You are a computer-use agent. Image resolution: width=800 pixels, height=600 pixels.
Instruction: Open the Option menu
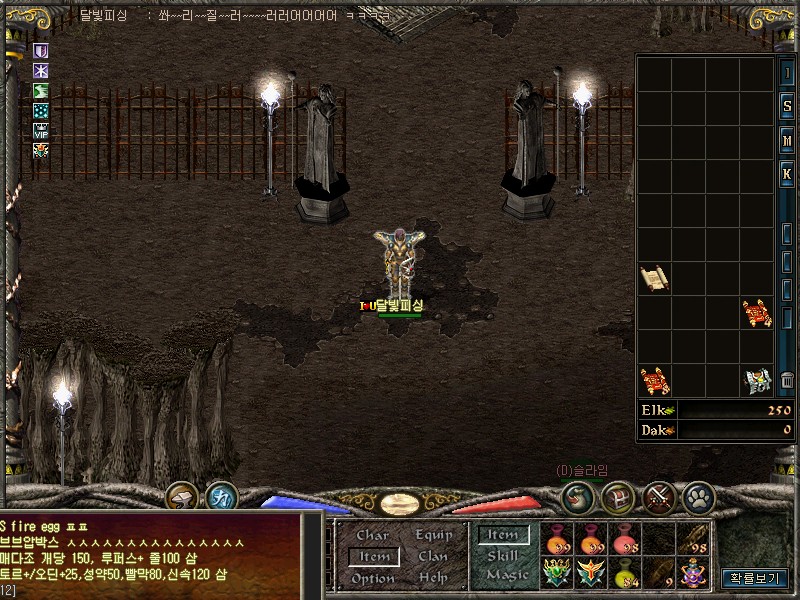372,578
